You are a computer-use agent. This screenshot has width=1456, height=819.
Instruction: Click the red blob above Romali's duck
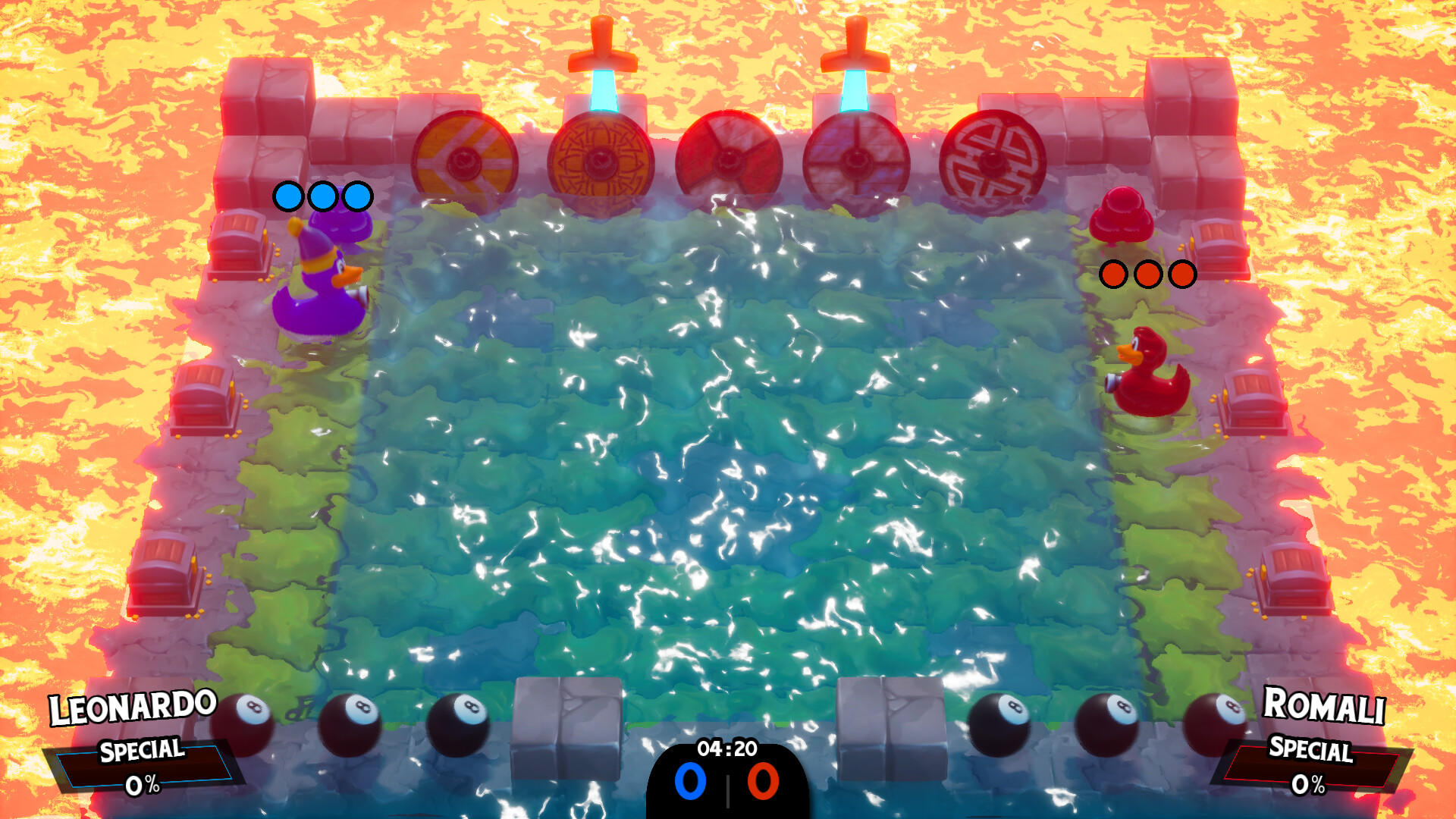[1121, 220]
